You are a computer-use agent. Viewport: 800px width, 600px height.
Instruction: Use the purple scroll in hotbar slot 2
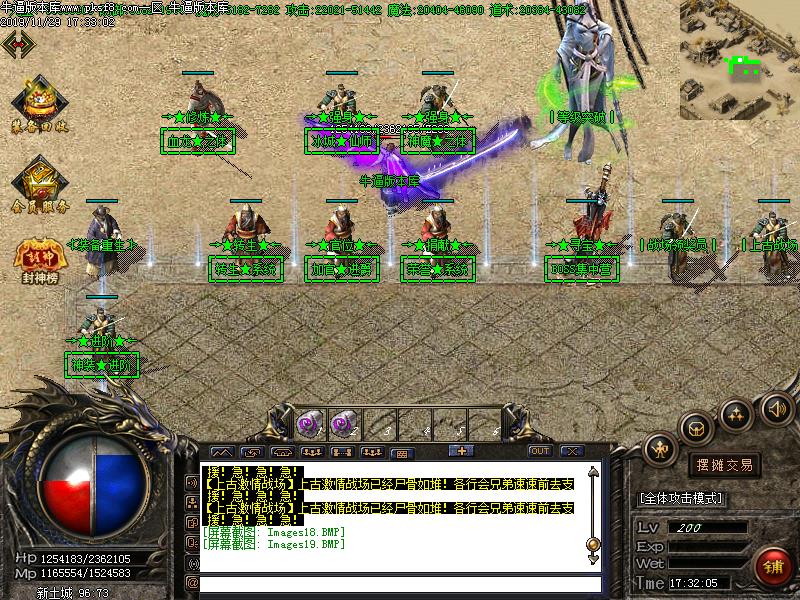coord(341,422)
